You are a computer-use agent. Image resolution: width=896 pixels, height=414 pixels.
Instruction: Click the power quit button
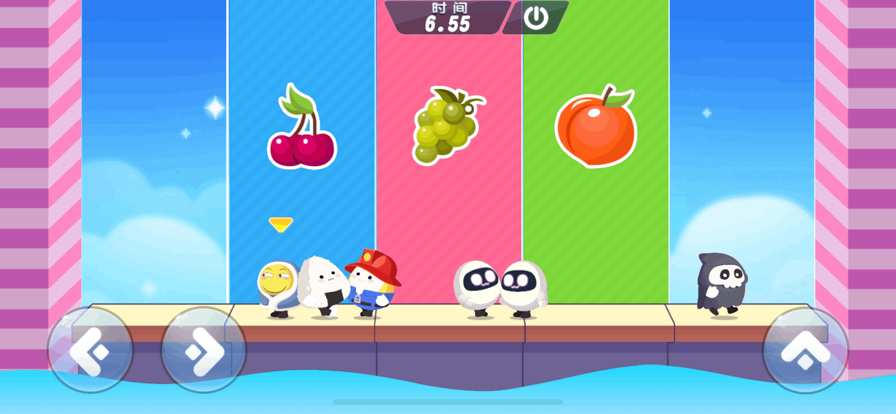click(536, 17)
